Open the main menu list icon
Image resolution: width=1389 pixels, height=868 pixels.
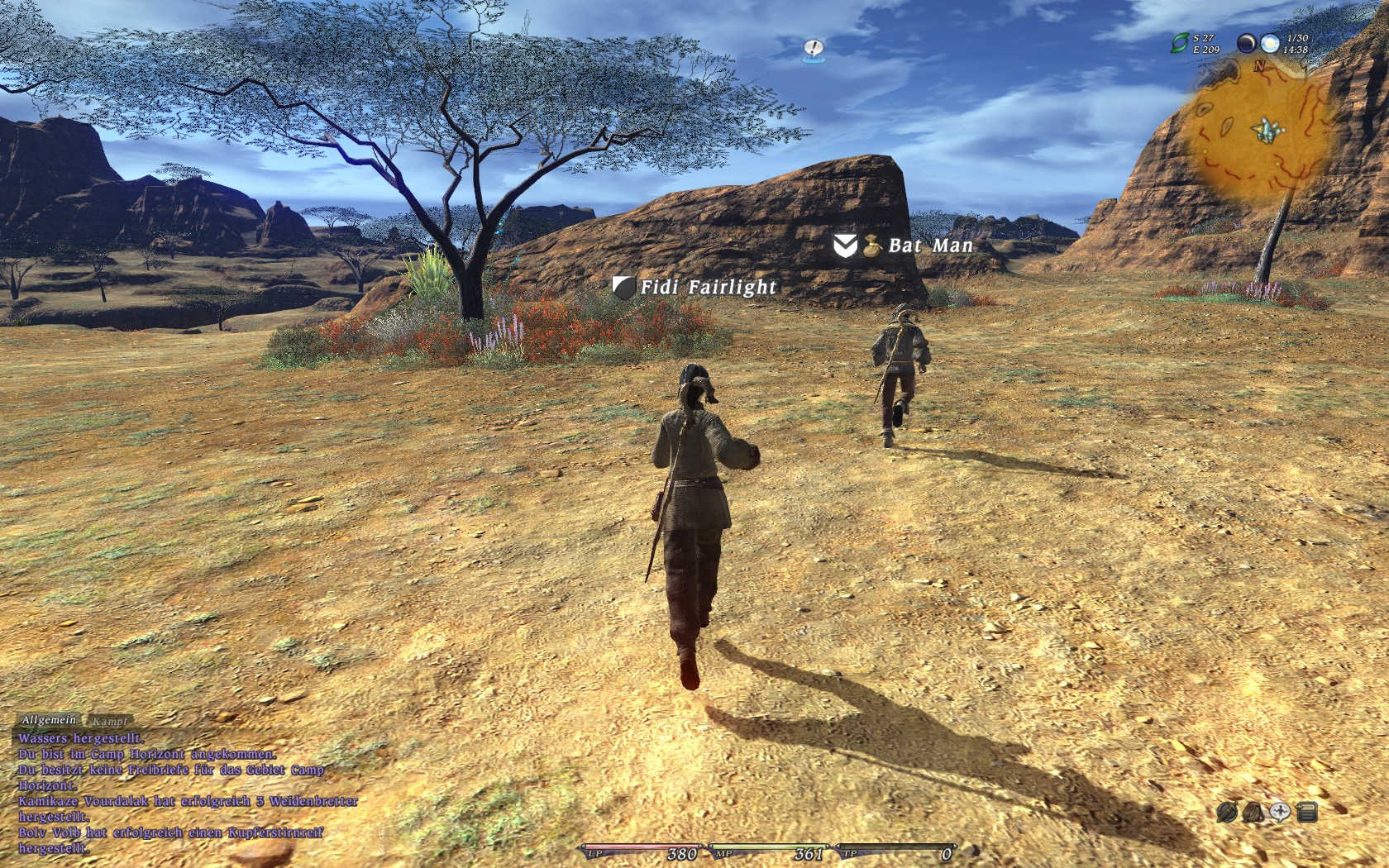click(1307, 812)
